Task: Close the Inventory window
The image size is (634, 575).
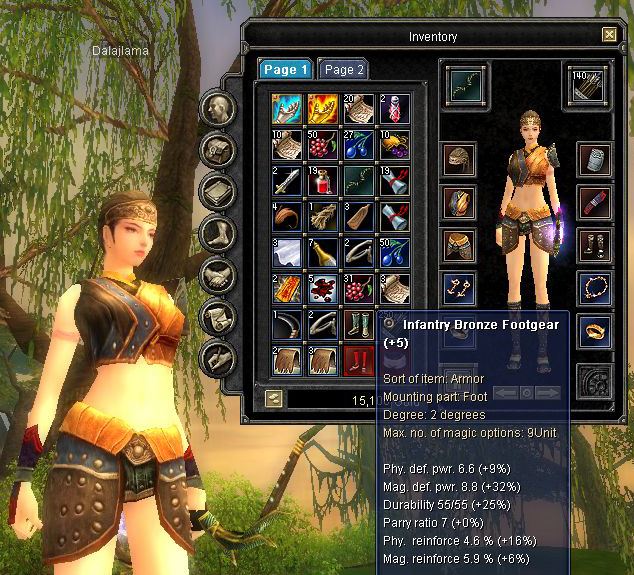Action: coord(609,35)
